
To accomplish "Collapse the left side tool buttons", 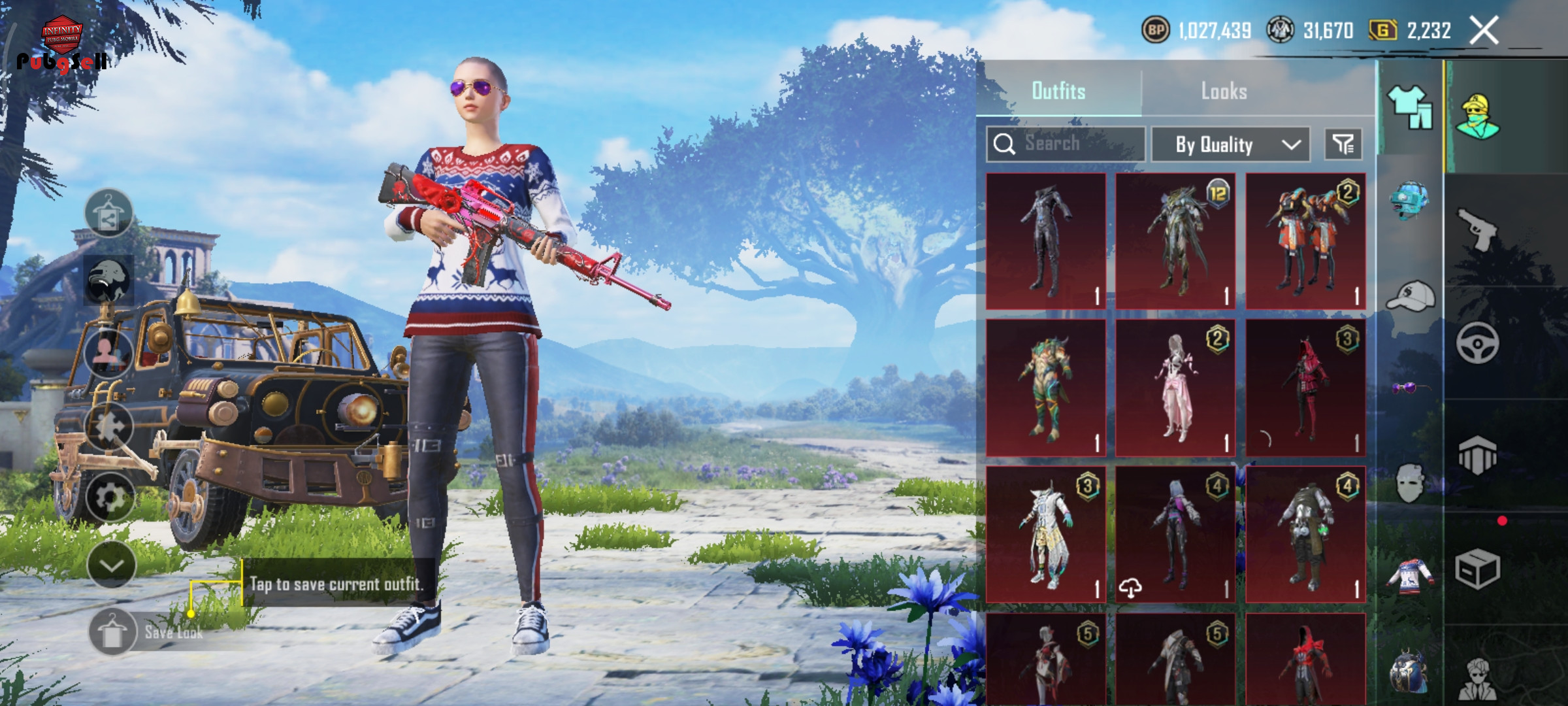I will pos(110,565).
